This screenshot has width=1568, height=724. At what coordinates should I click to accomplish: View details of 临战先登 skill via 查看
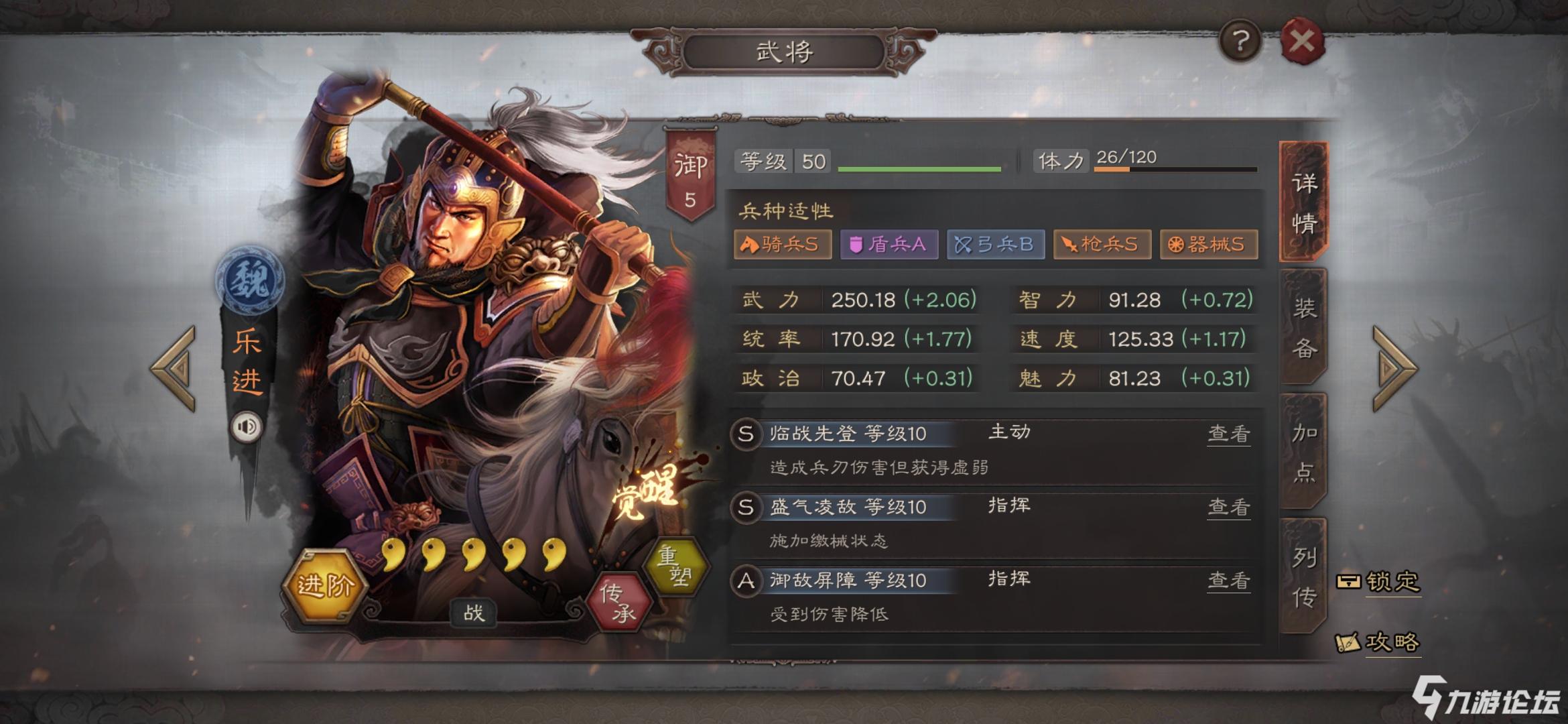[x=1228, y=434]
